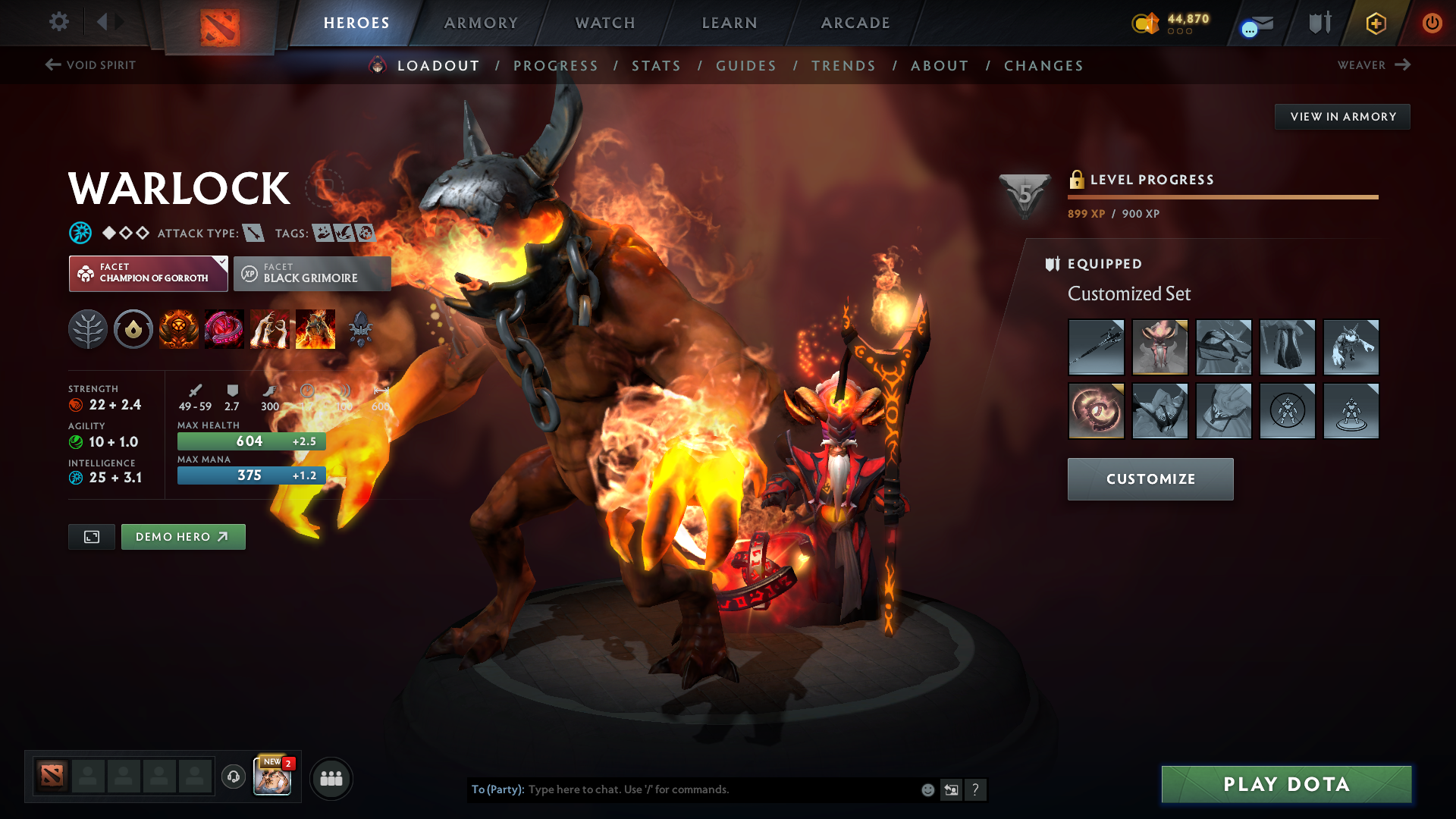The image size is (1456, 819).
Task: Click the Fatal Bonds ability icon
Action: tap(178, 328)
